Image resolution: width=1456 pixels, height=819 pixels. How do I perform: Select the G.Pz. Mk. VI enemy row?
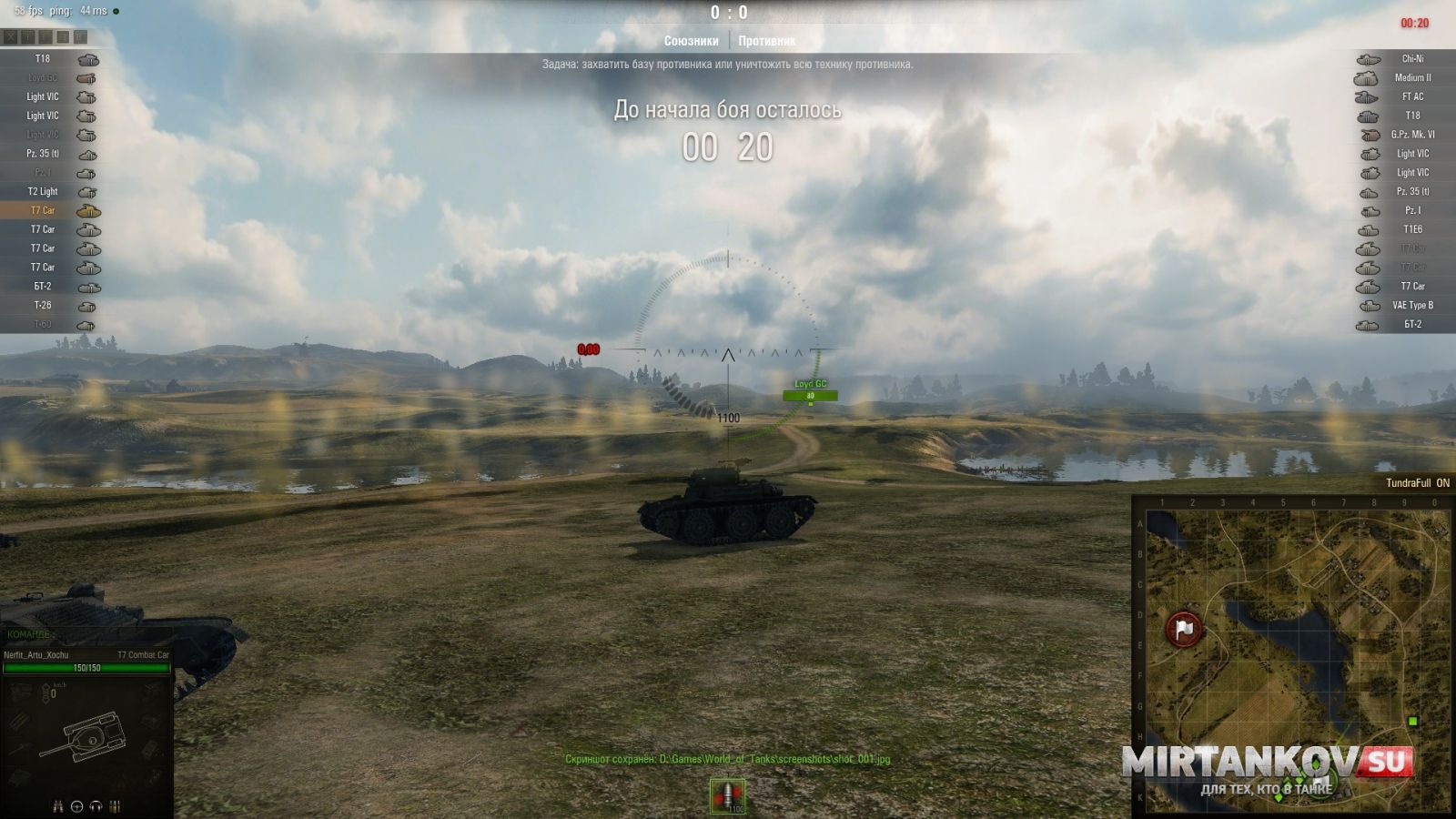pyautogui.click(x=1401, y=135)
